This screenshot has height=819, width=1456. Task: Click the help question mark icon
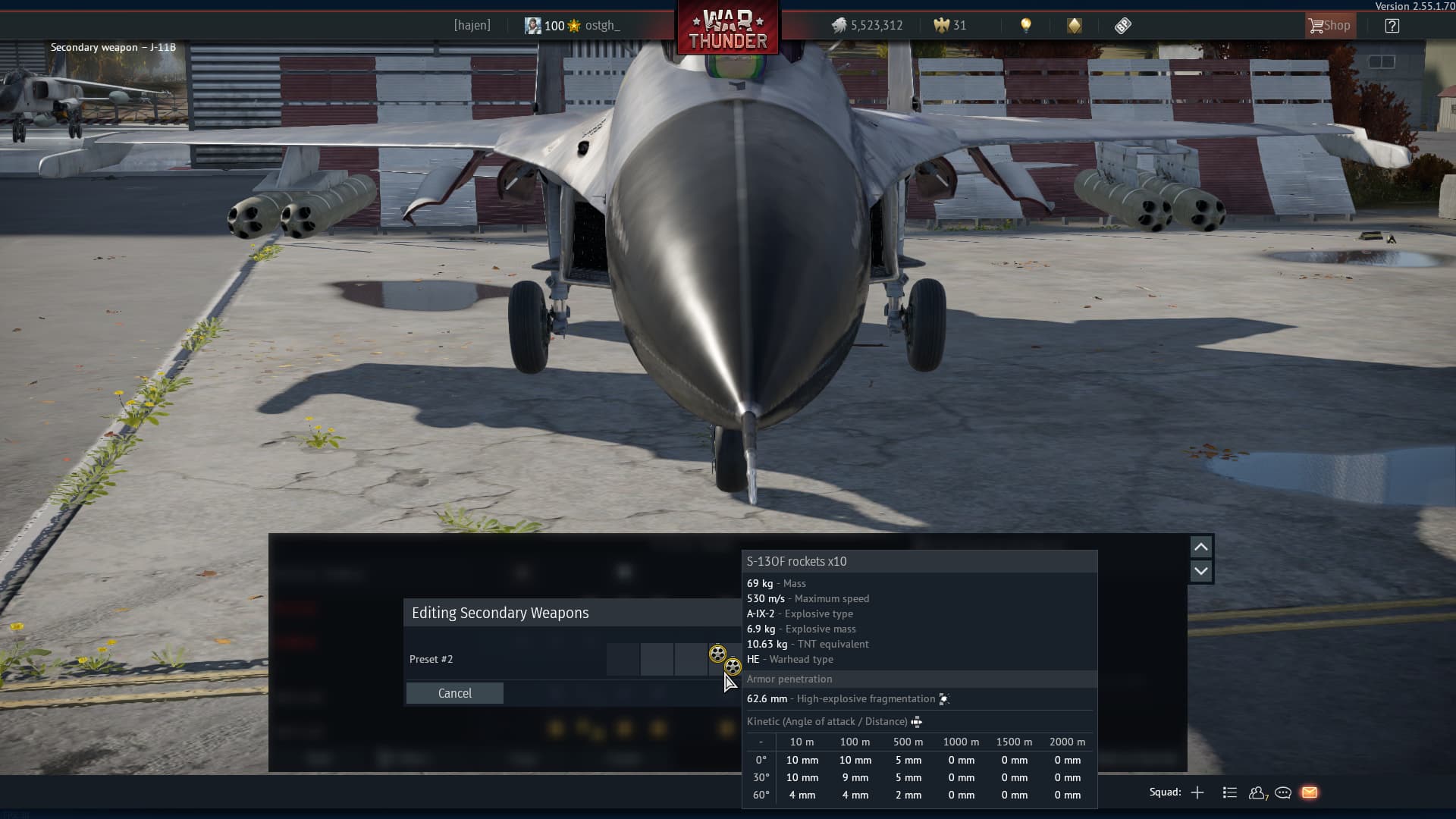pyautogui.click(x=1392, y=25)
